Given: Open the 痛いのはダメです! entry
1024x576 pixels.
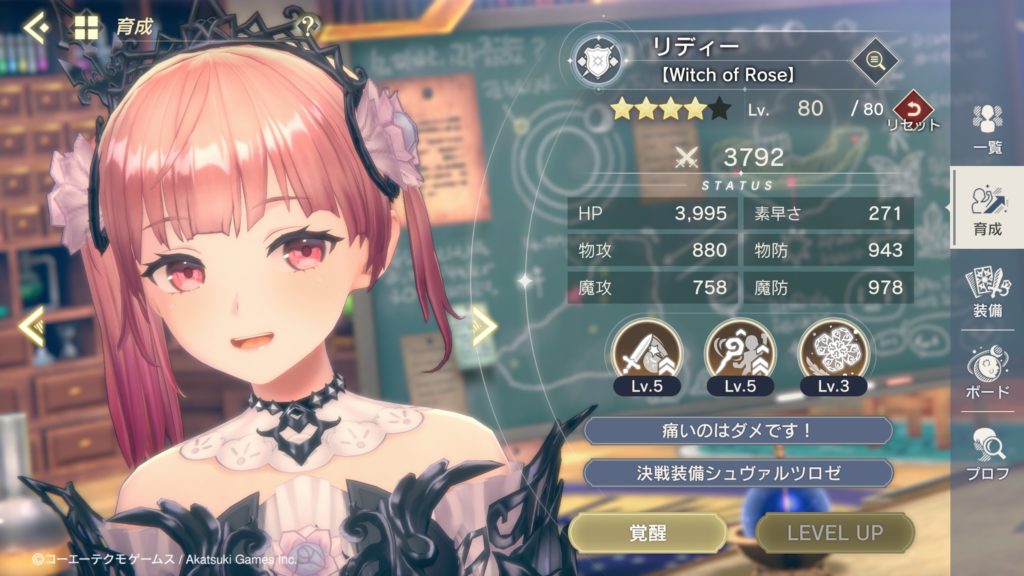Looking at the screenshot, I should point(738,431).
